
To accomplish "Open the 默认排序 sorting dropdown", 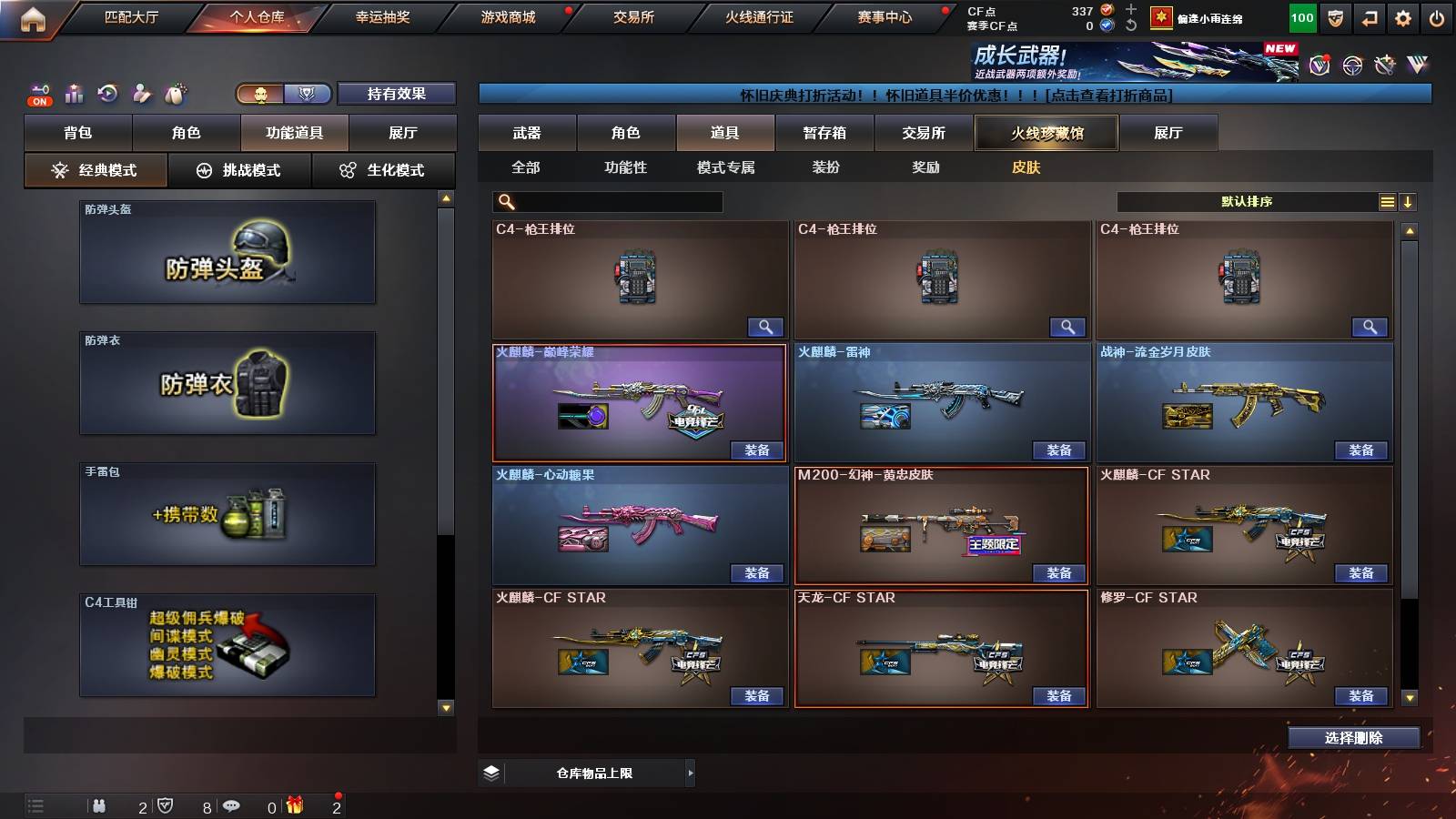I will pos(1247,201).
